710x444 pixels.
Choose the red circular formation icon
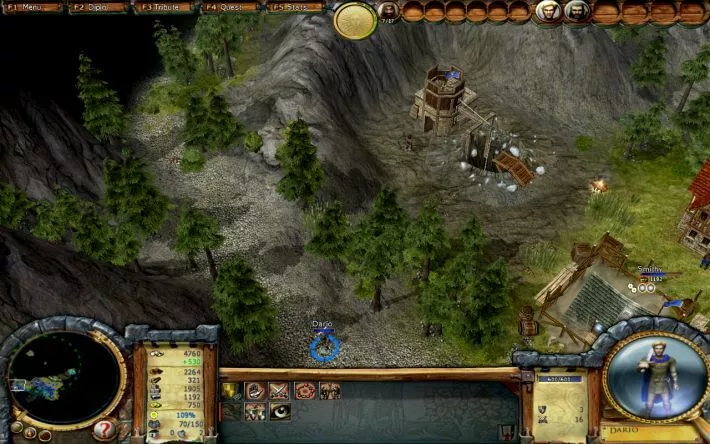304,390
